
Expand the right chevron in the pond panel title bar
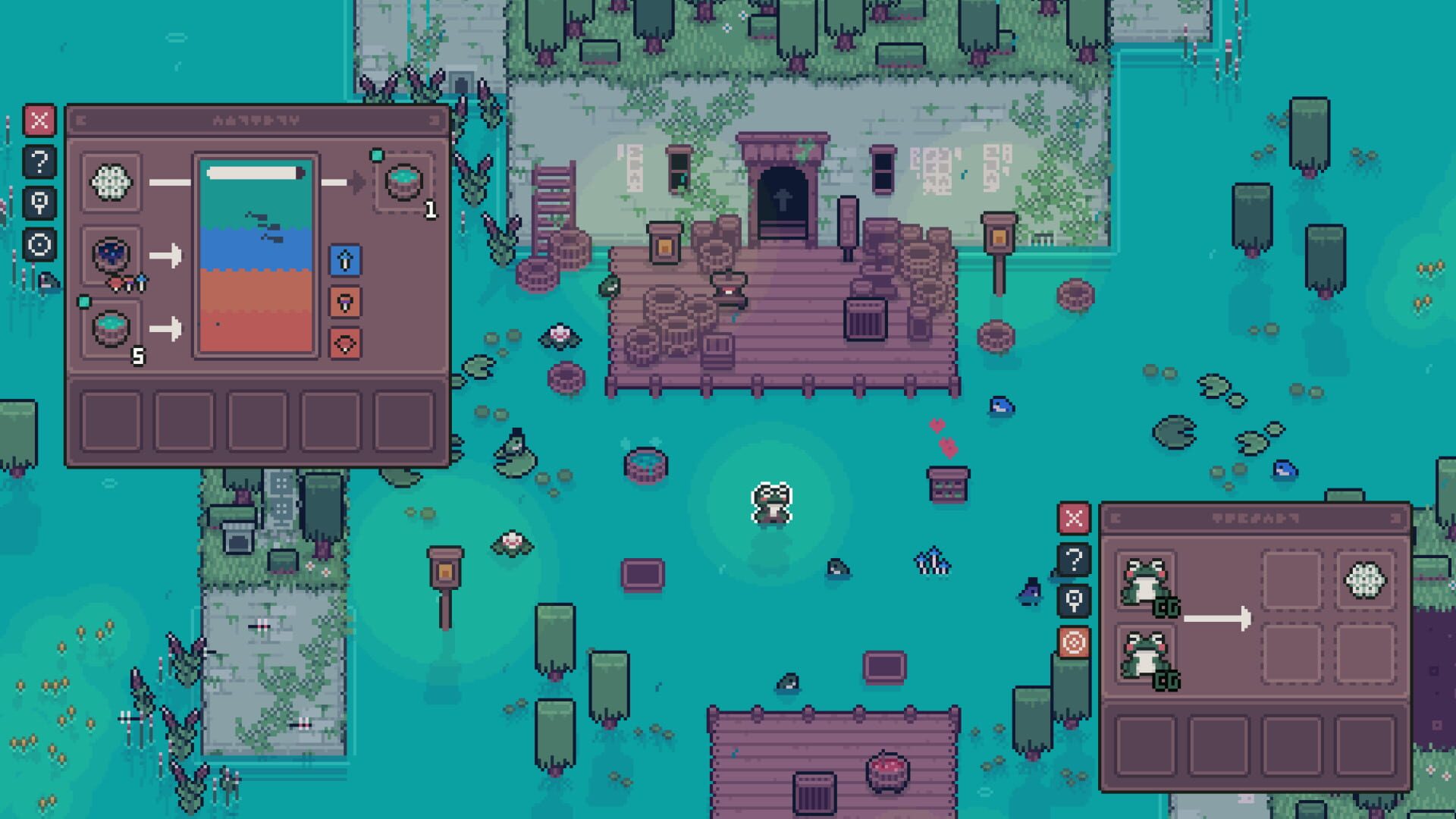(434, 119)
